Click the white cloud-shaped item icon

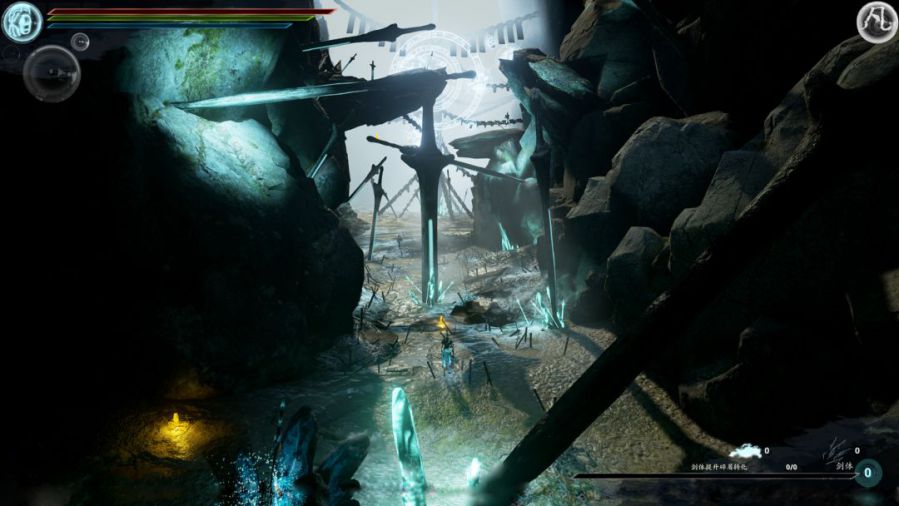tap(744, 453)
